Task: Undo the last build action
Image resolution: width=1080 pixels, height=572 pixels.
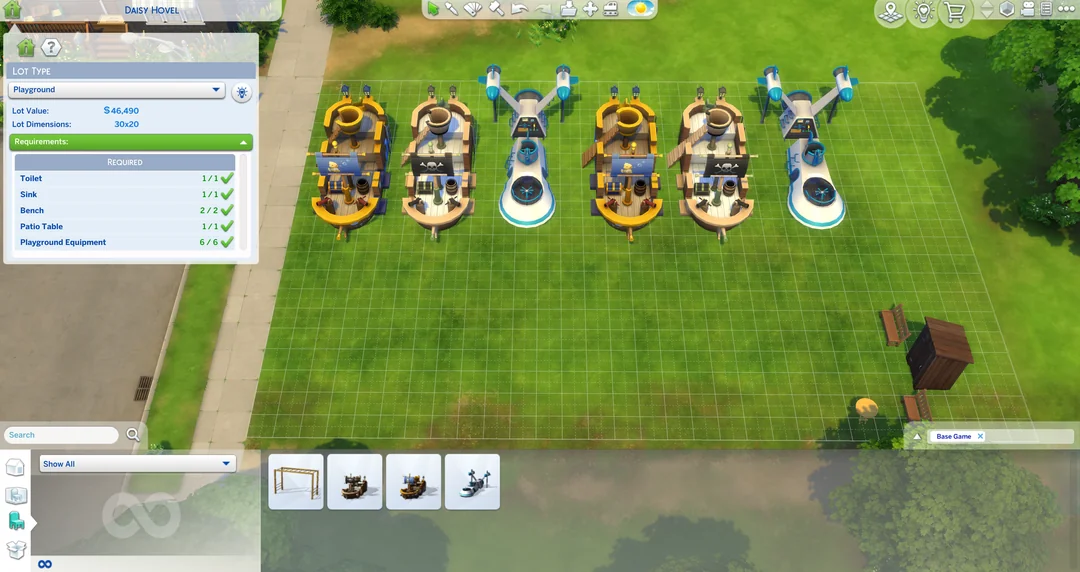Action: (x=519, y=9)
